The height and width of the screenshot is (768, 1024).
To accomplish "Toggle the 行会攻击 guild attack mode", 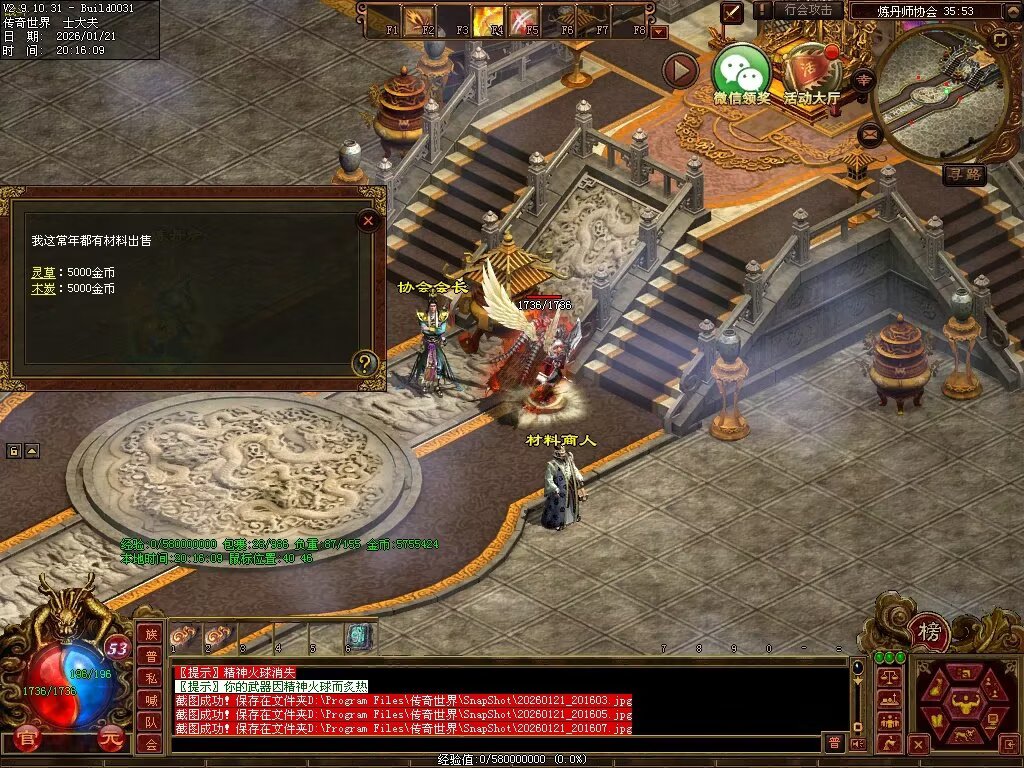I will pyautogui.click(x=808, y=10).
